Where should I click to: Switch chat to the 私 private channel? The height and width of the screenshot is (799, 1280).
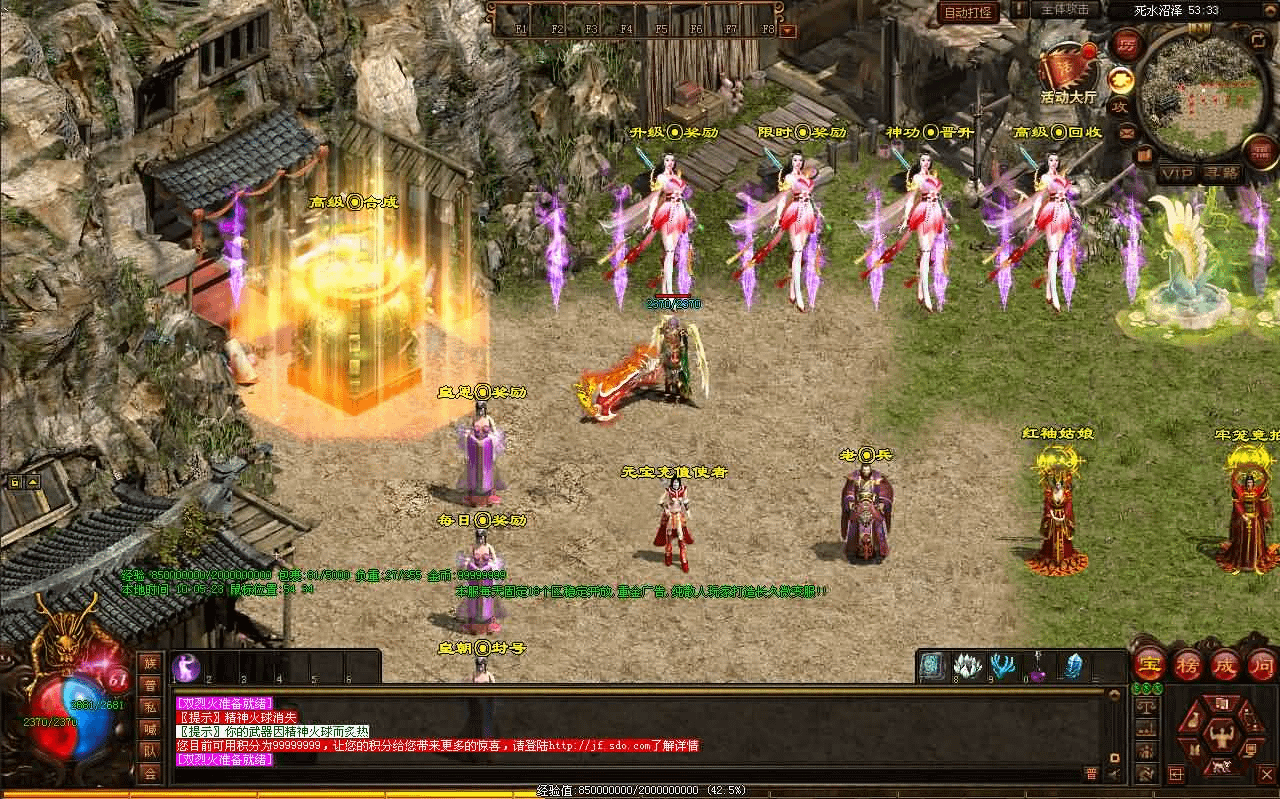[149, 707]
